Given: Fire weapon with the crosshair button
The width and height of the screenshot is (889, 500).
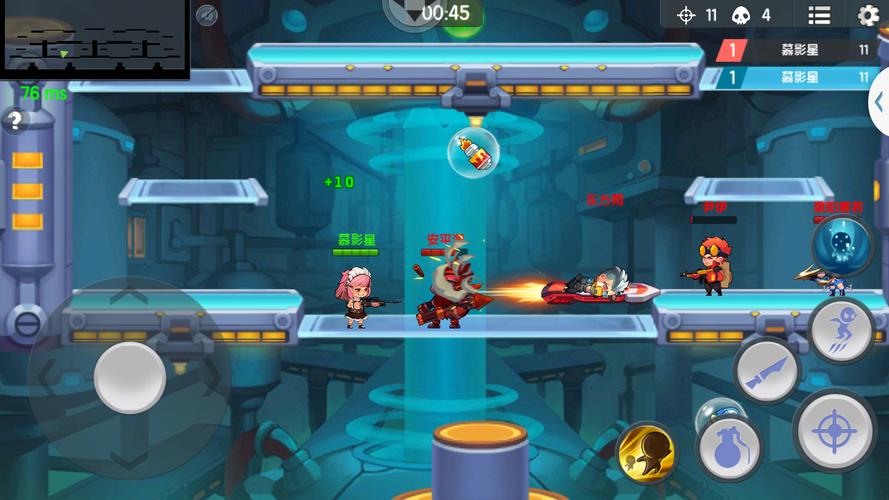Looking at the screenshot, I should (x=833, y=431).
